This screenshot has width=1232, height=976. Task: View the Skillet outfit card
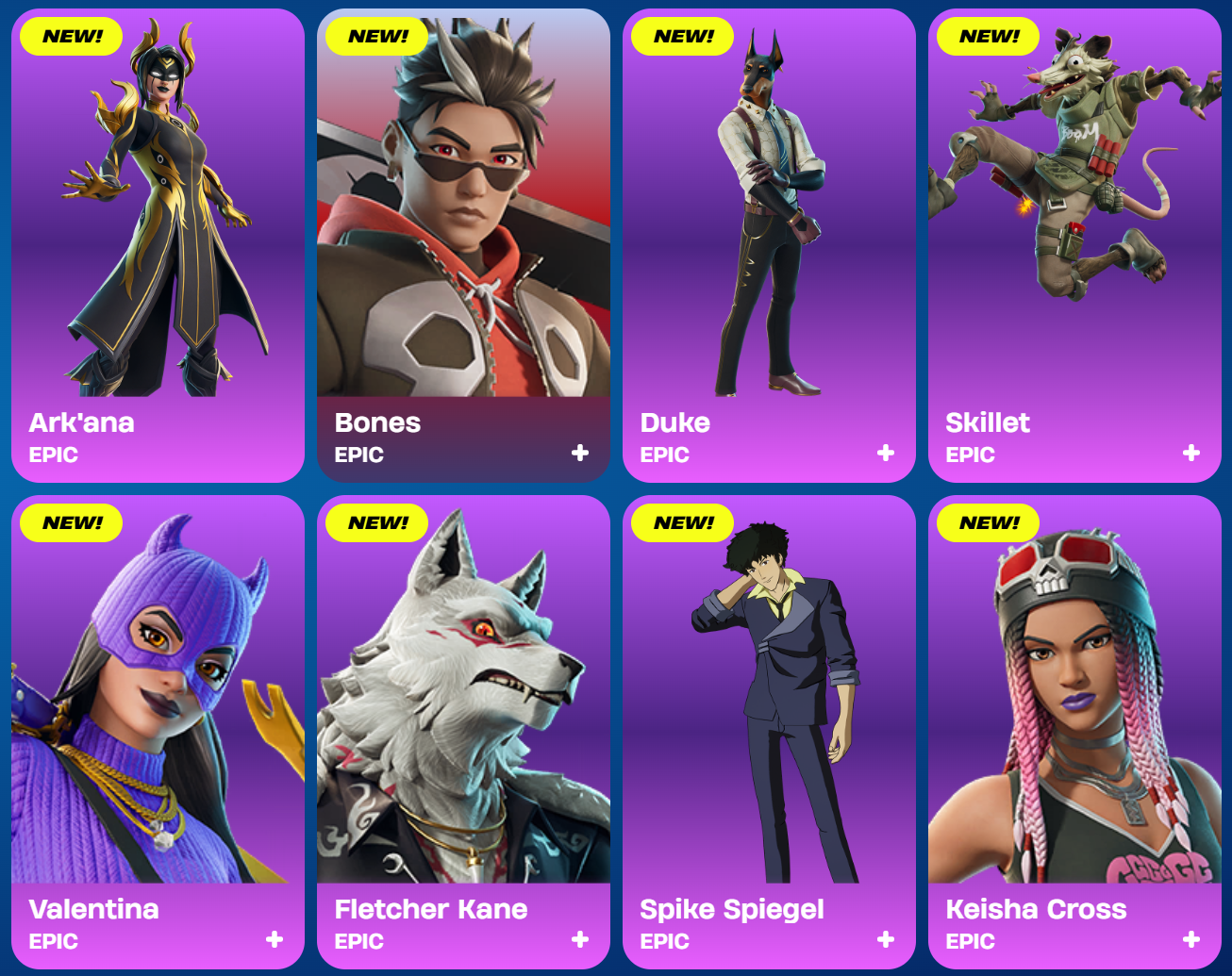(1074, 245)
